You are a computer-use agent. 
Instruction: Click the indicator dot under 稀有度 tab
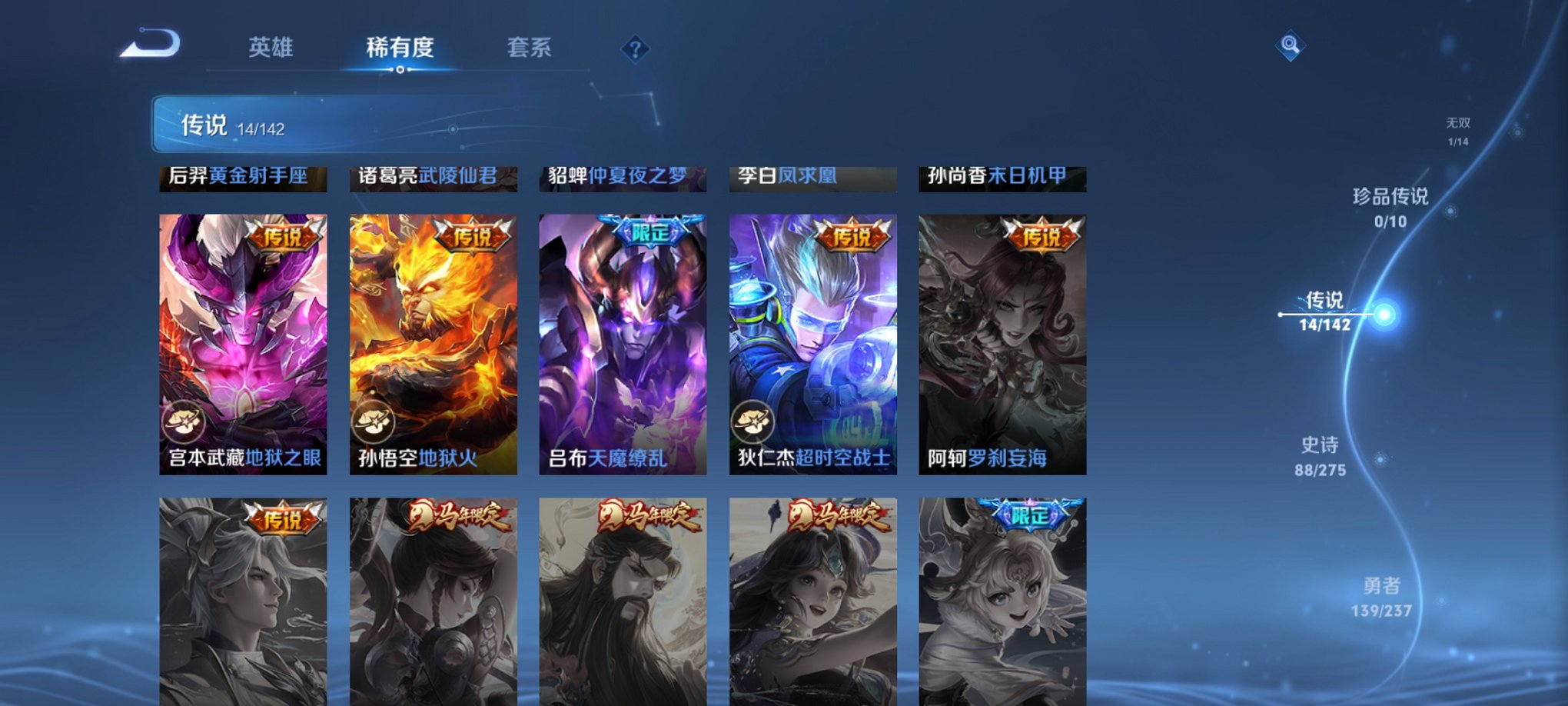(x=400, y=69)
